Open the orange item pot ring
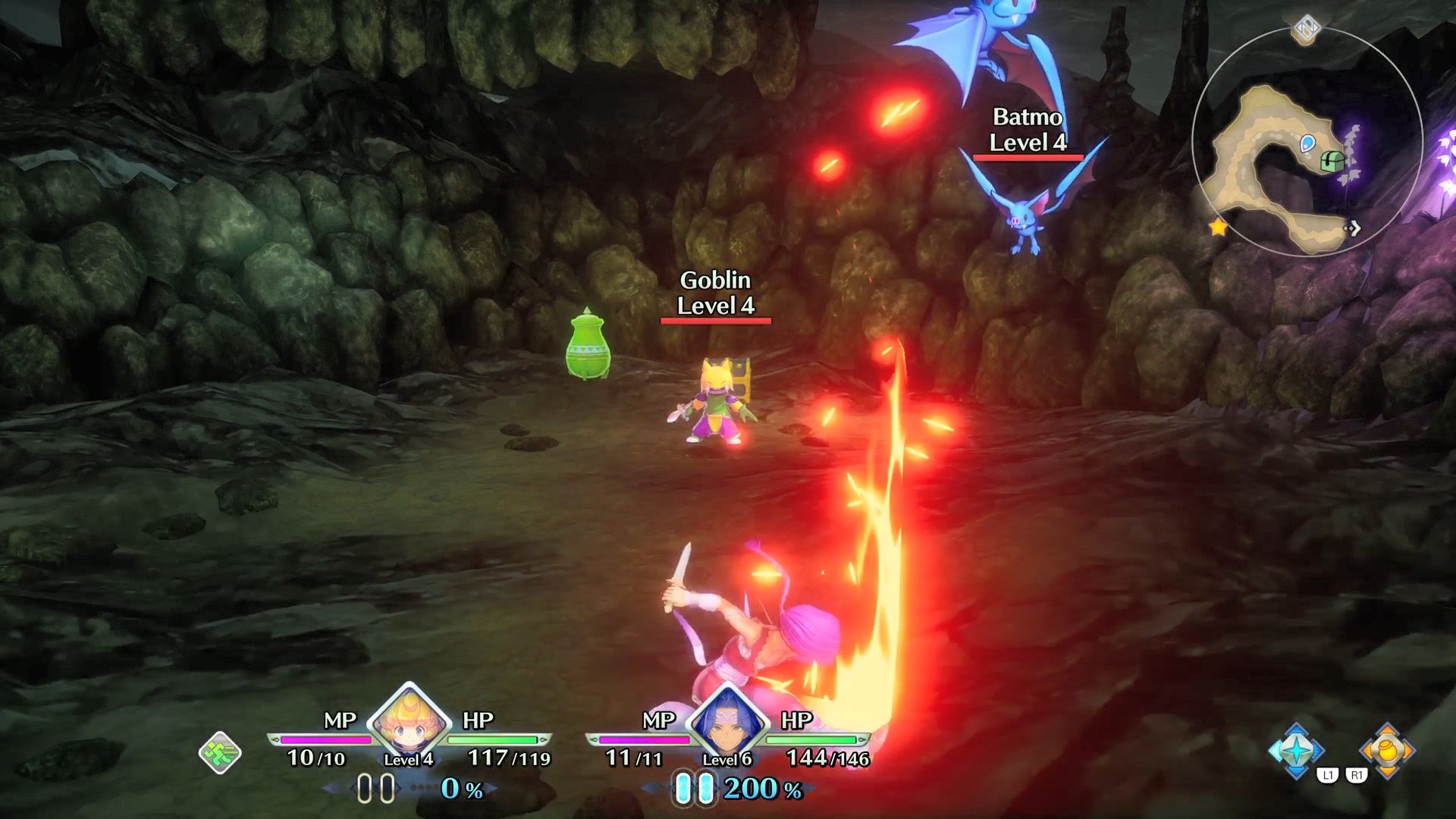1456x819 pixels. (x=1387, y=751)
